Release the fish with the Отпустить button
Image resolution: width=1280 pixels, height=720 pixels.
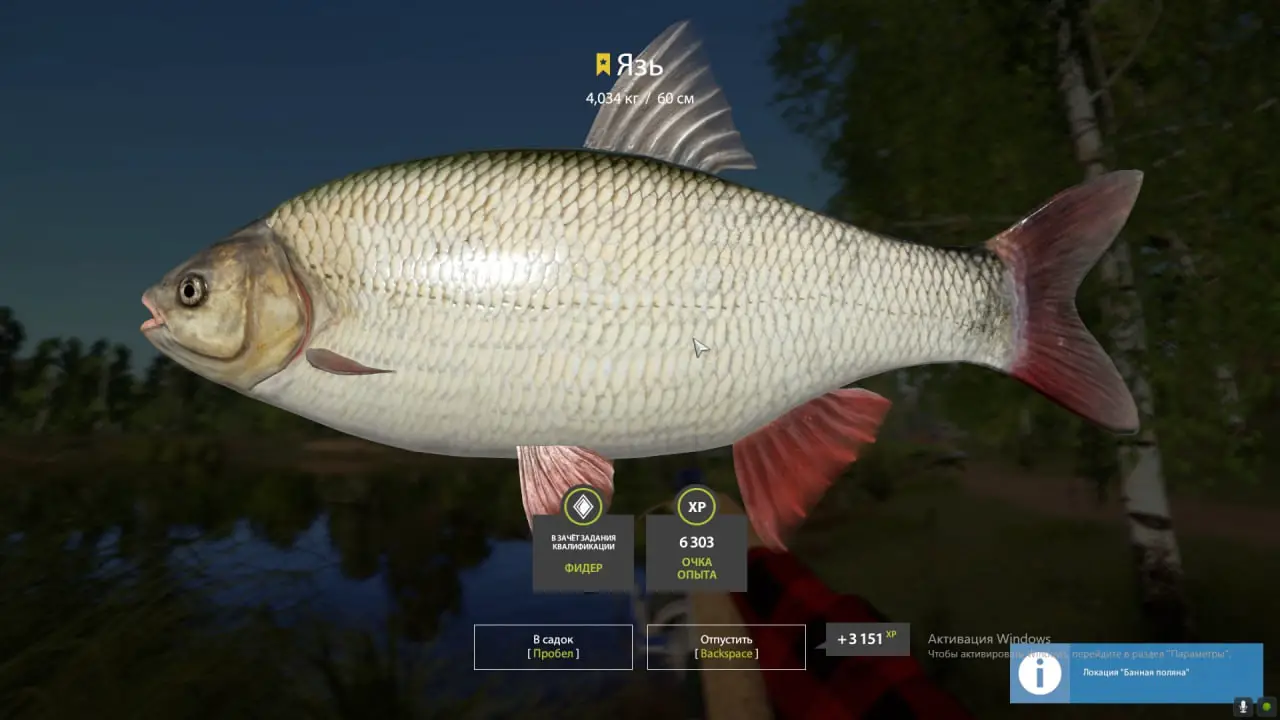(726, 647)
